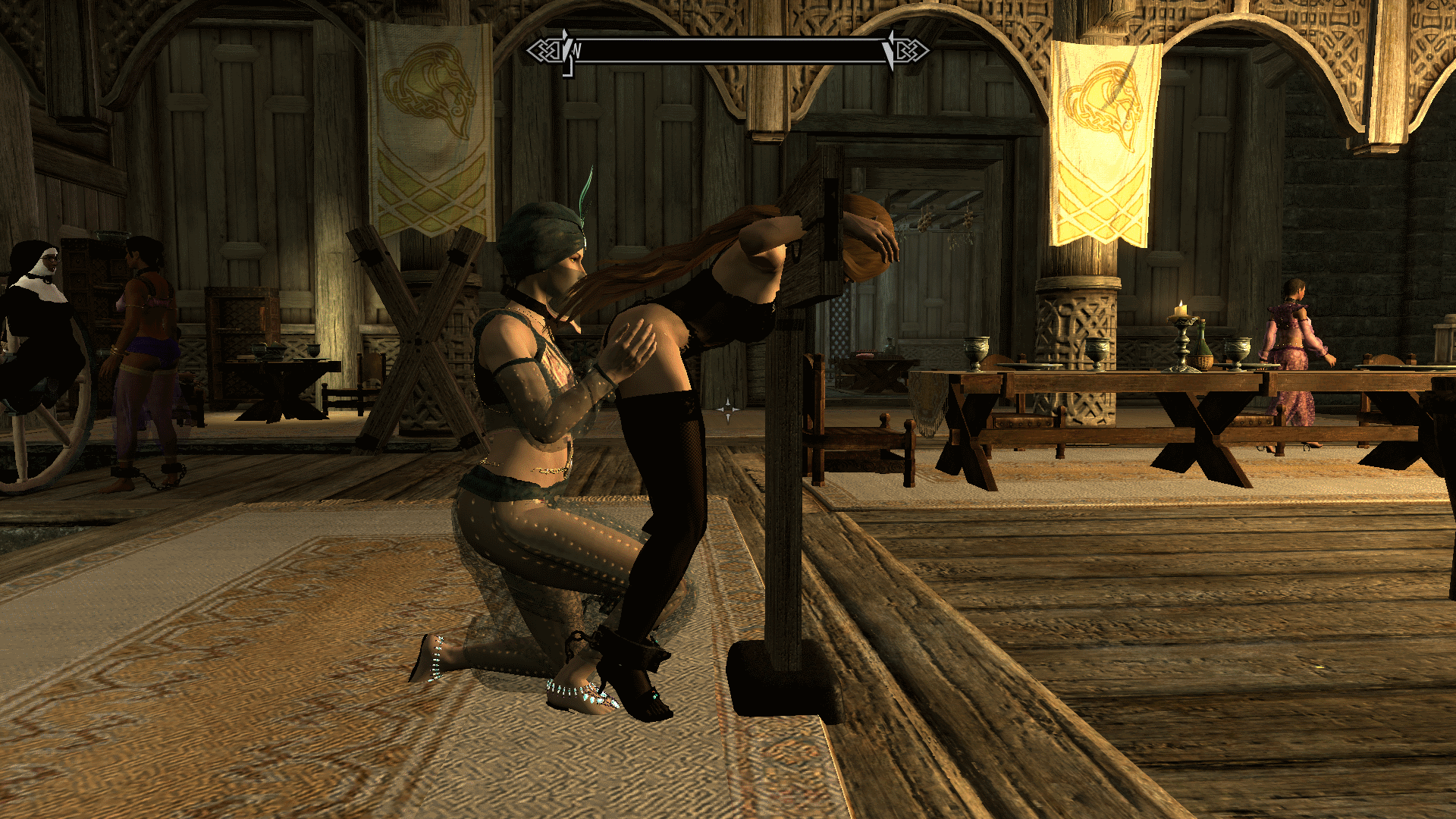Select the left arrowhead marker on the compass
The image size is (1456, 819).
566,49
